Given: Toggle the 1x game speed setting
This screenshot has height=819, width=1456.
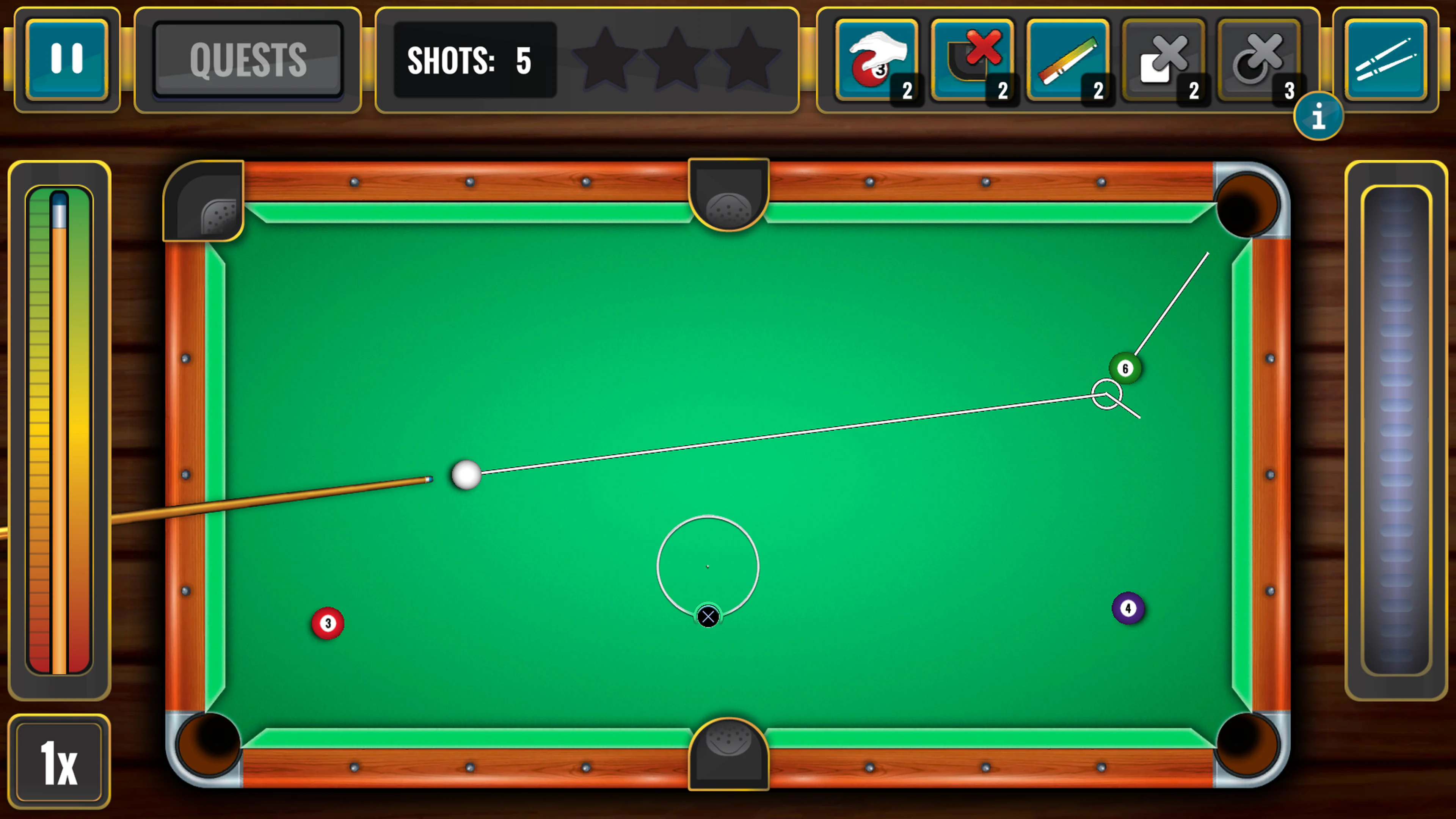Looking at the screenshot, I should click(x=60, y=760).
